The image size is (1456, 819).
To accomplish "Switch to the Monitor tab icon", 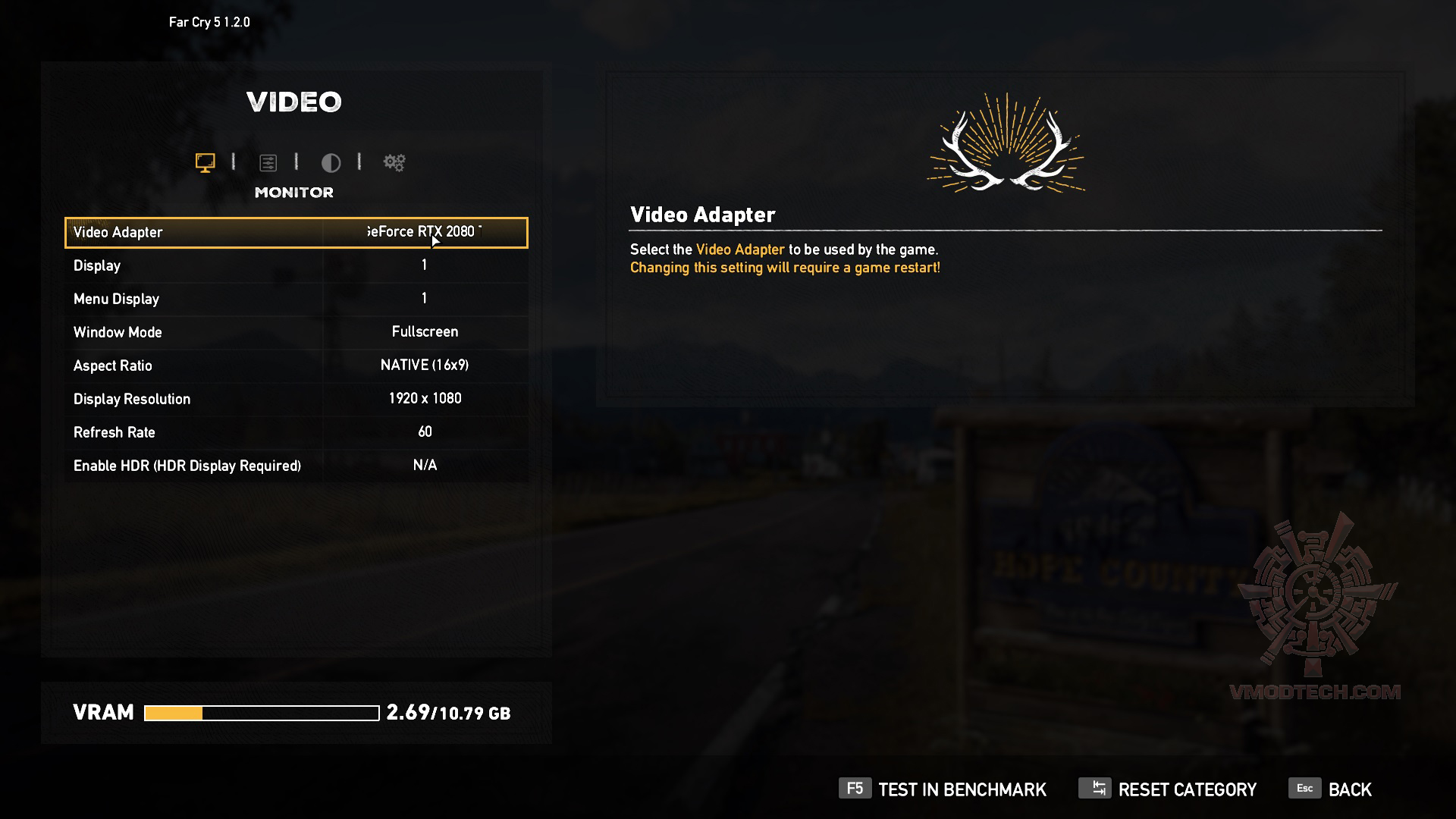I will [205, 162].
